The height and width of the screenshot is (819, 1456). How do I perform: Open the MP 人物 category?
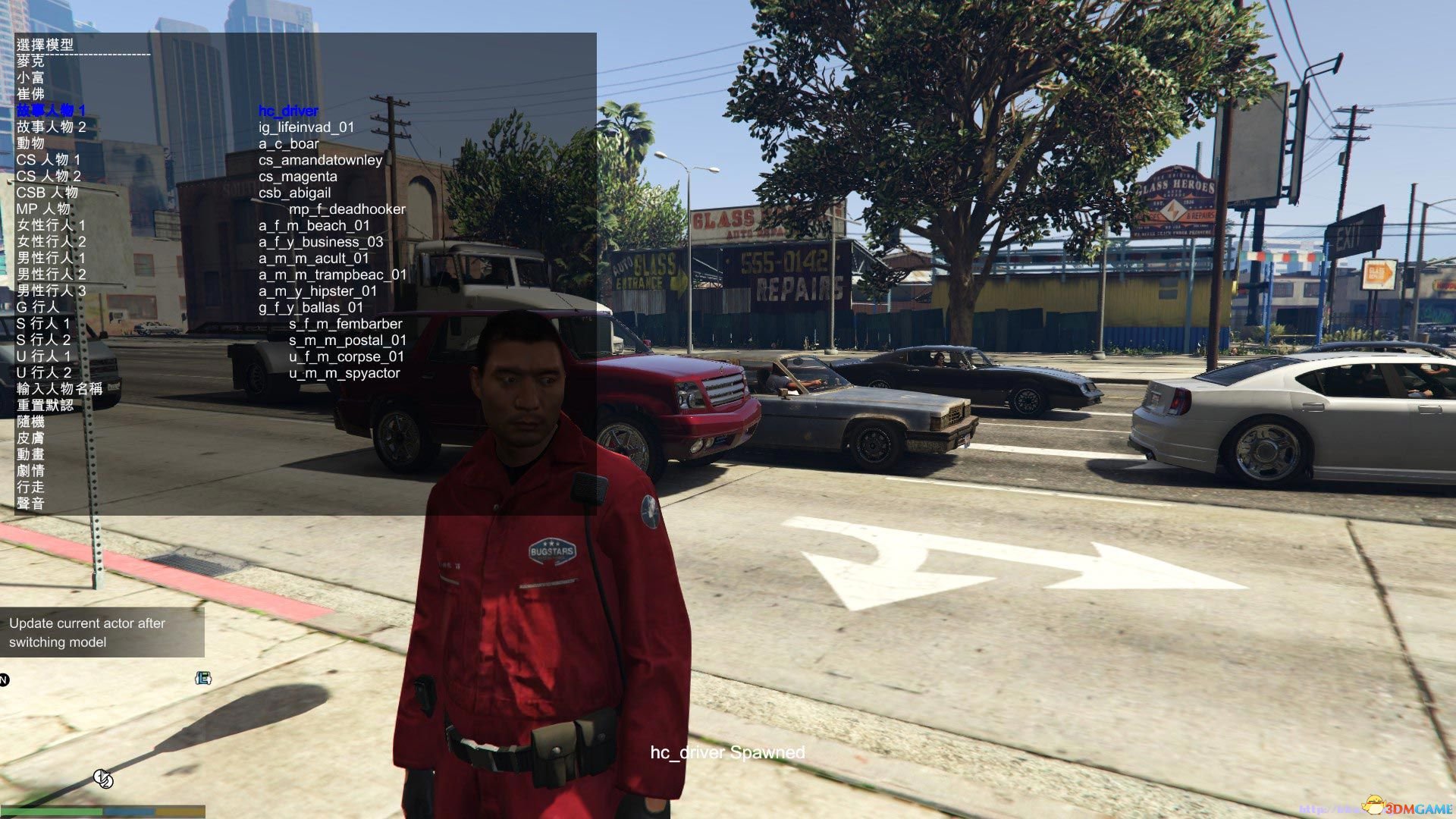[43, 209]
